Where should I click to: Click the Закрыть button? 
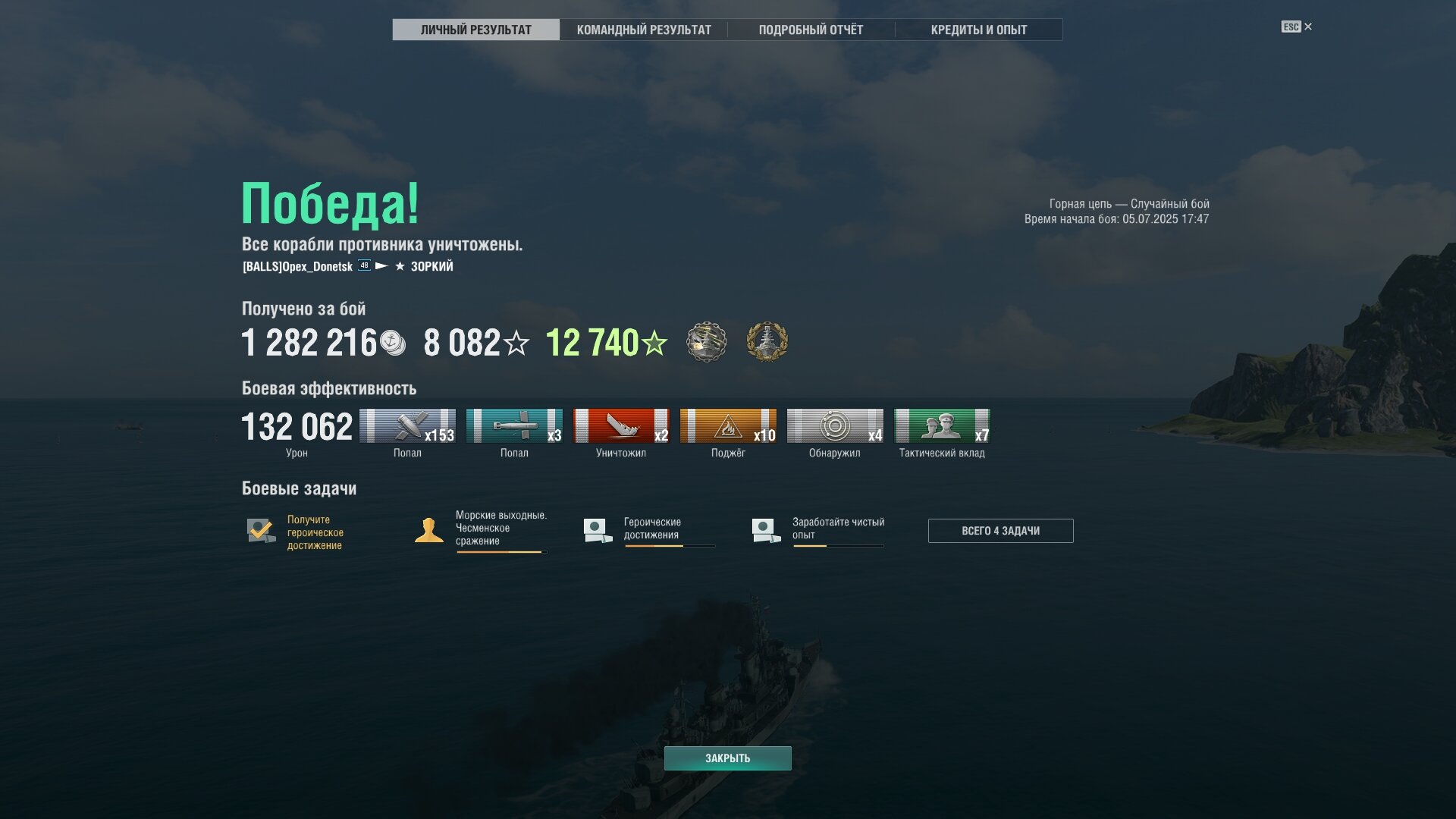coord(727,758)
